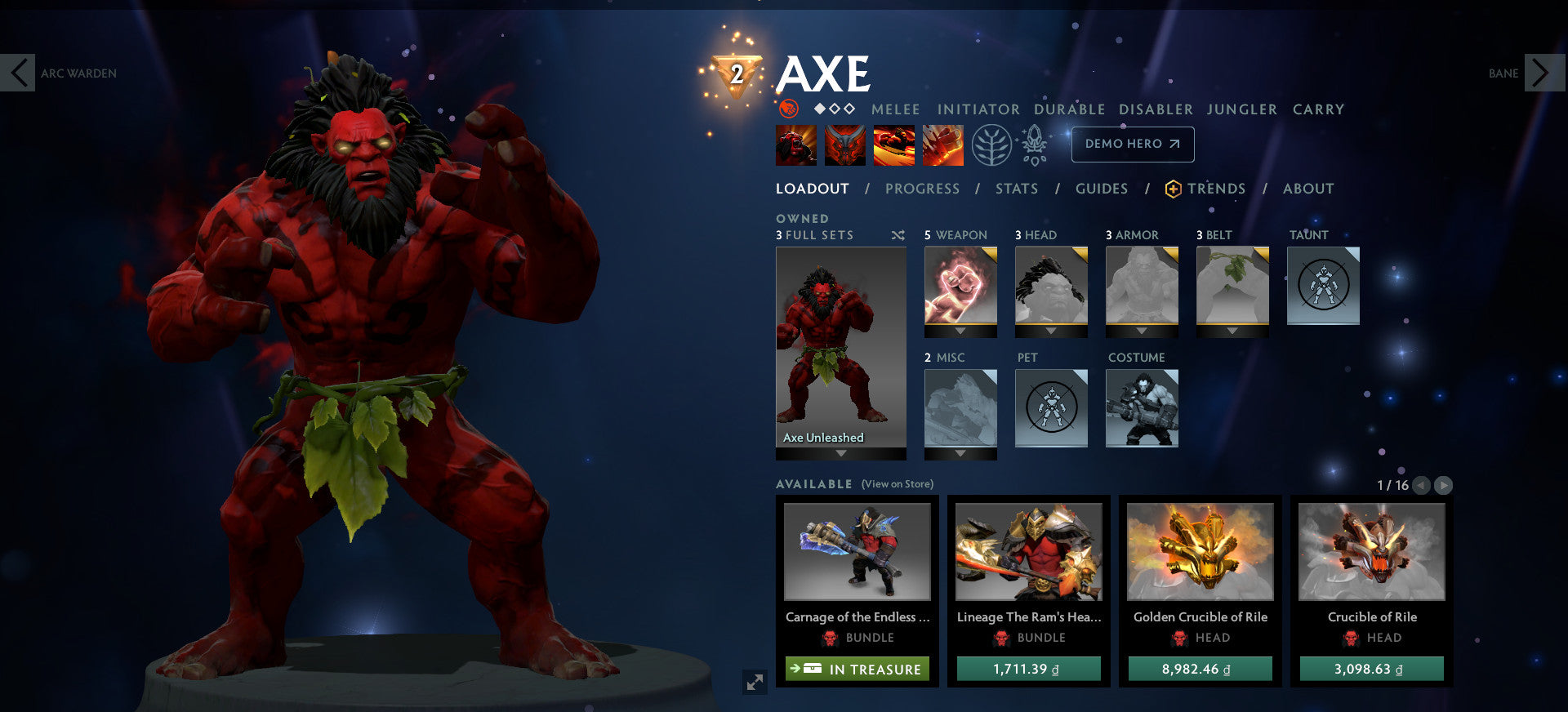This screenshot has width=1568, height=712.
Task: Expand the hero model view with the arrows icon
Action: (x=755, y=682)
